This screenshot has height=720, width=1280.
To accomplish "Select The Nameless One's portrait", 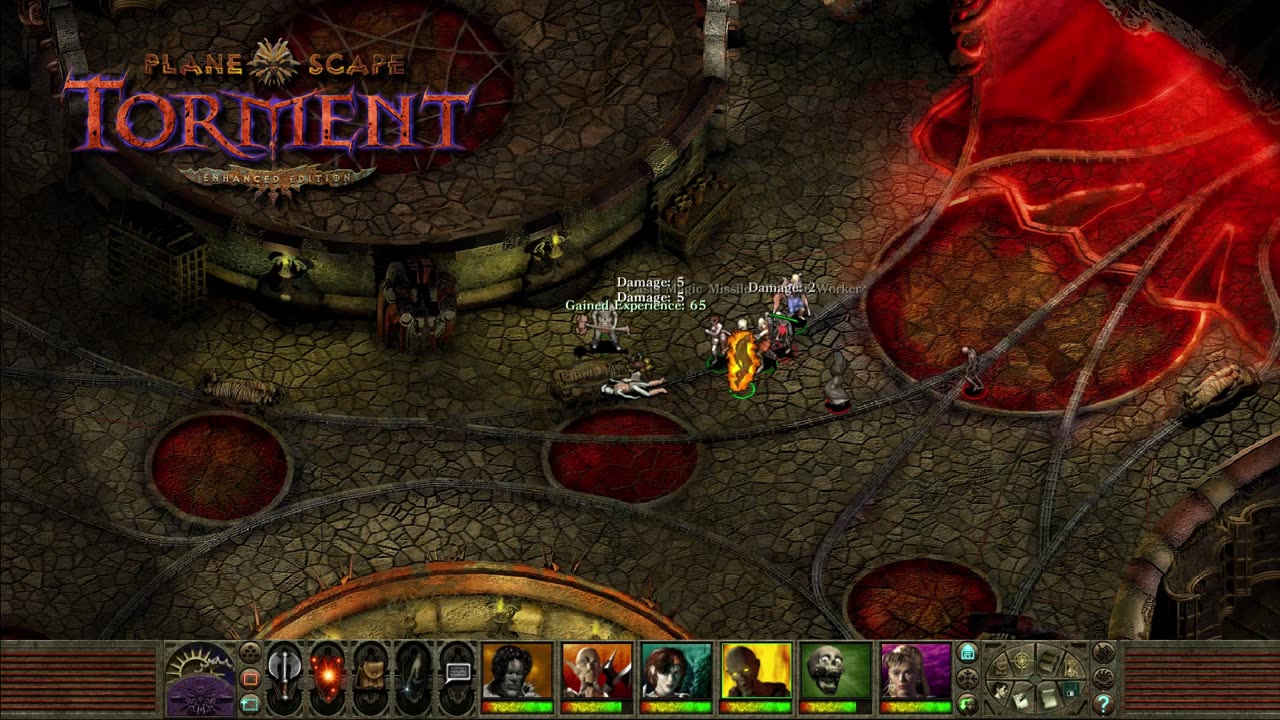I will (517, 670).
